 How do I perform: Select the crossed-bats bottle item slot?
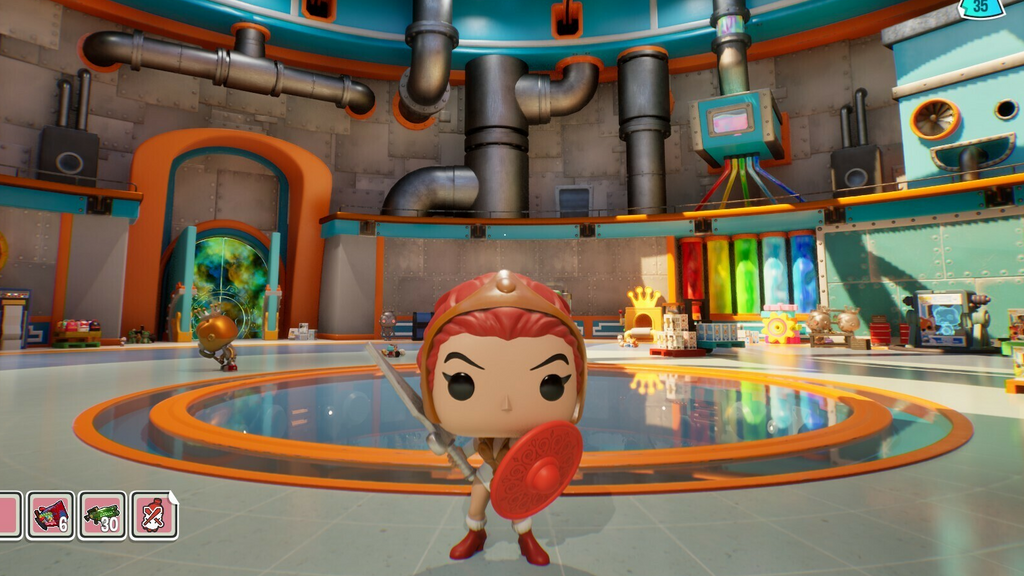pyautogui.click(x=153, y=515)
